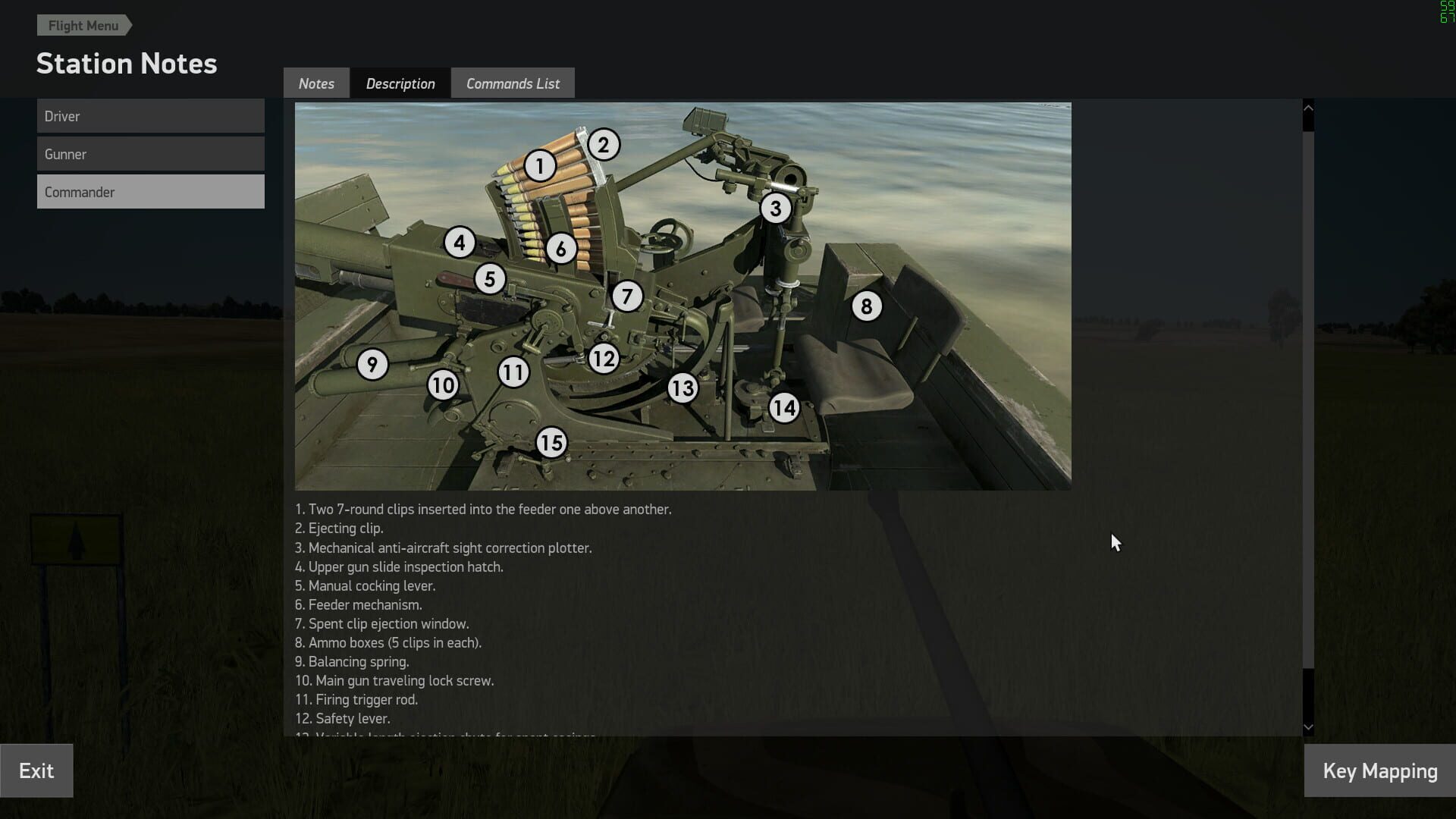Click the marker labeled 1 on the clips

[540, 165]
